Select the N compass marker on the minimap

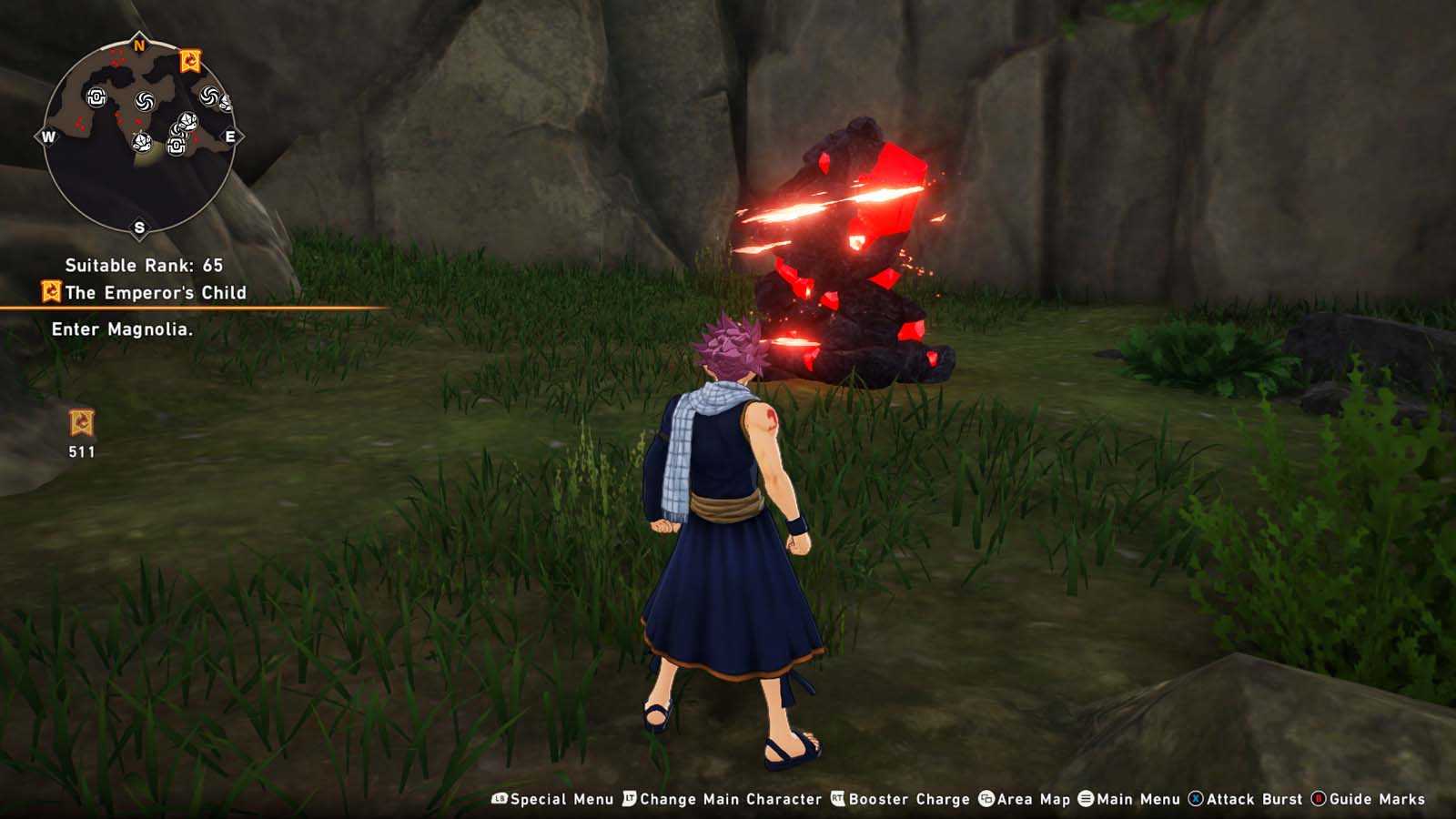139,44
